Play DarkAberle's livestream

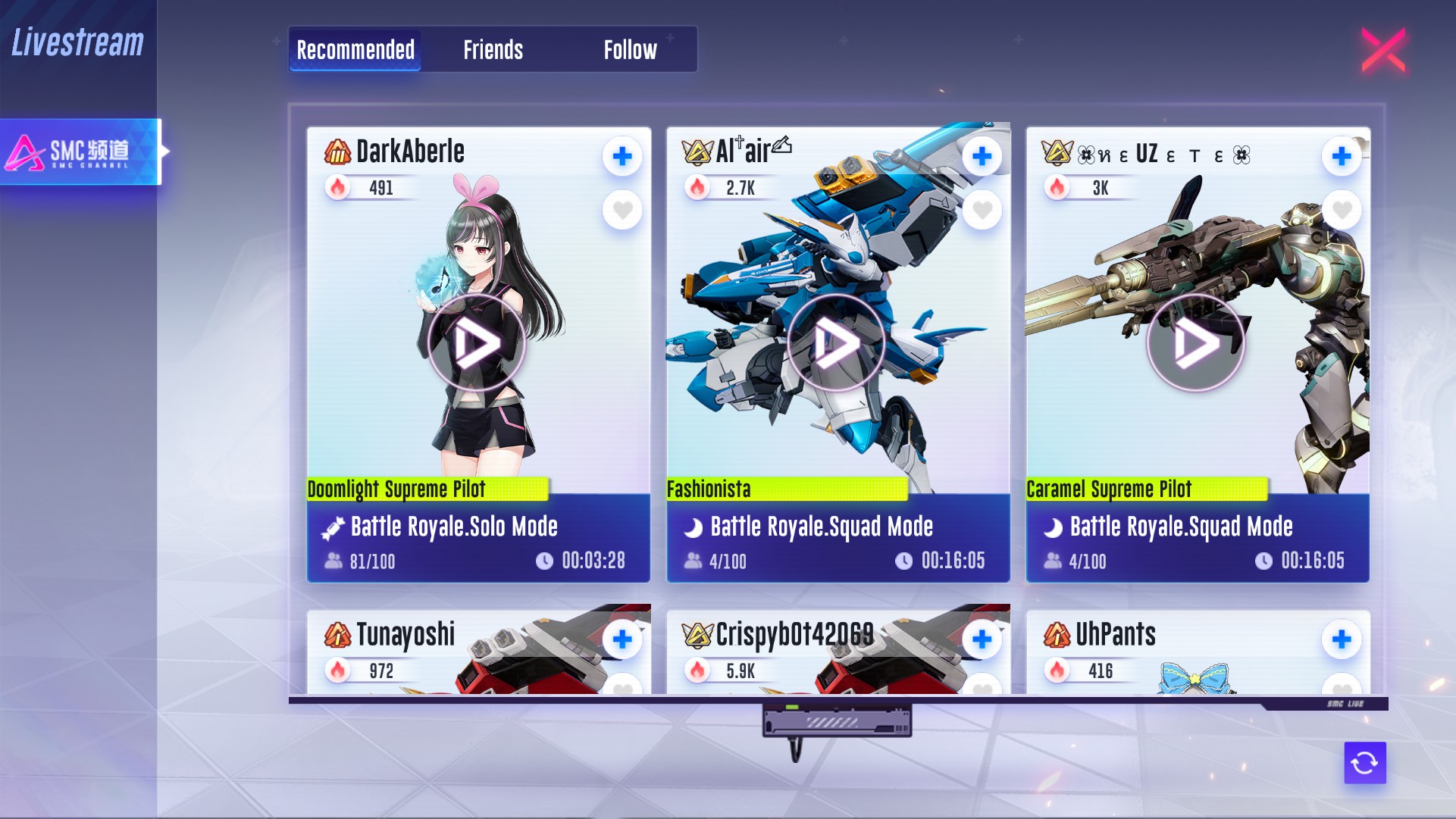click(x=476, y=343)
